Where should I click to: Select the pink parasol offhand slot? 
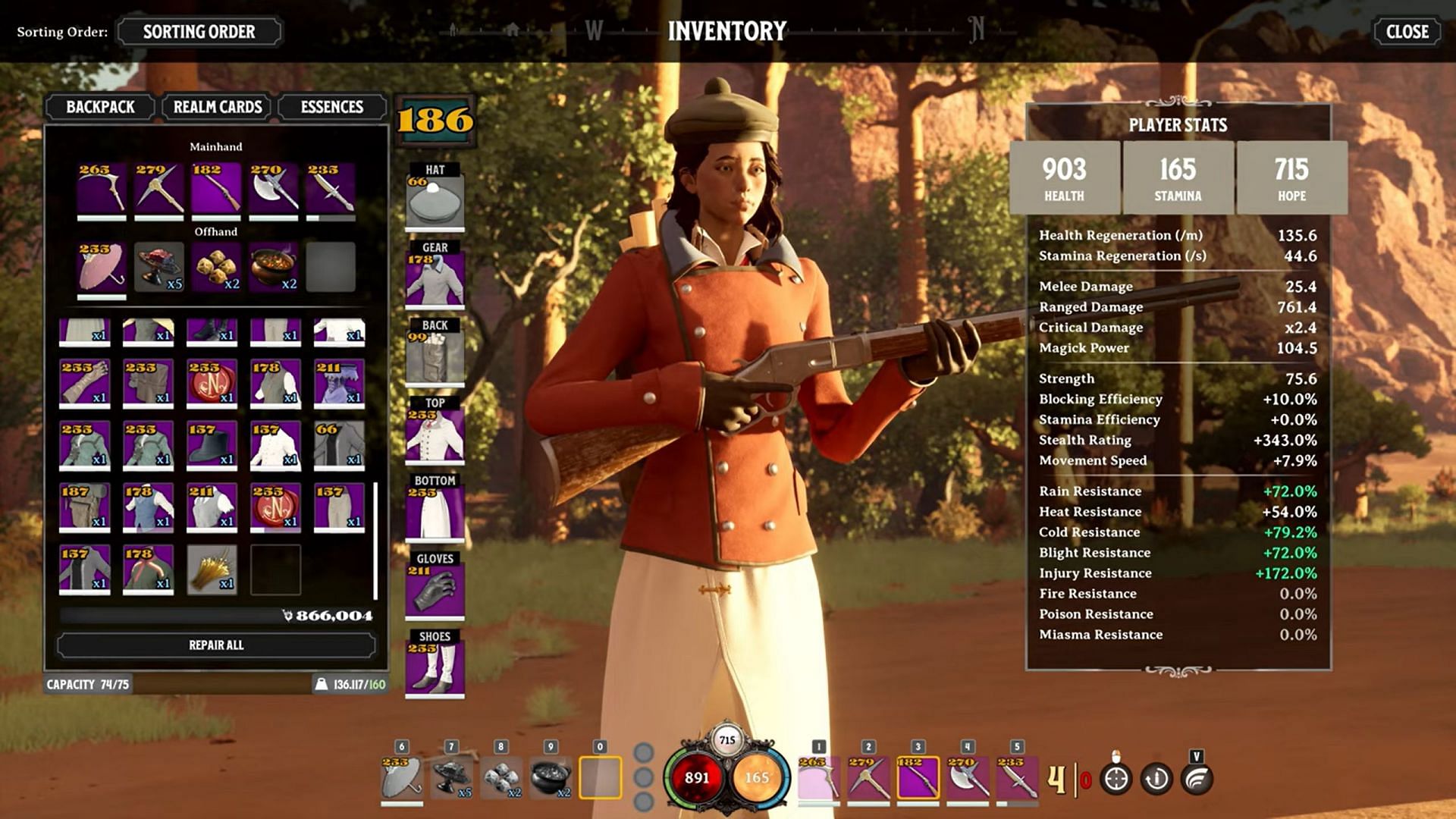tap(102, 267)
